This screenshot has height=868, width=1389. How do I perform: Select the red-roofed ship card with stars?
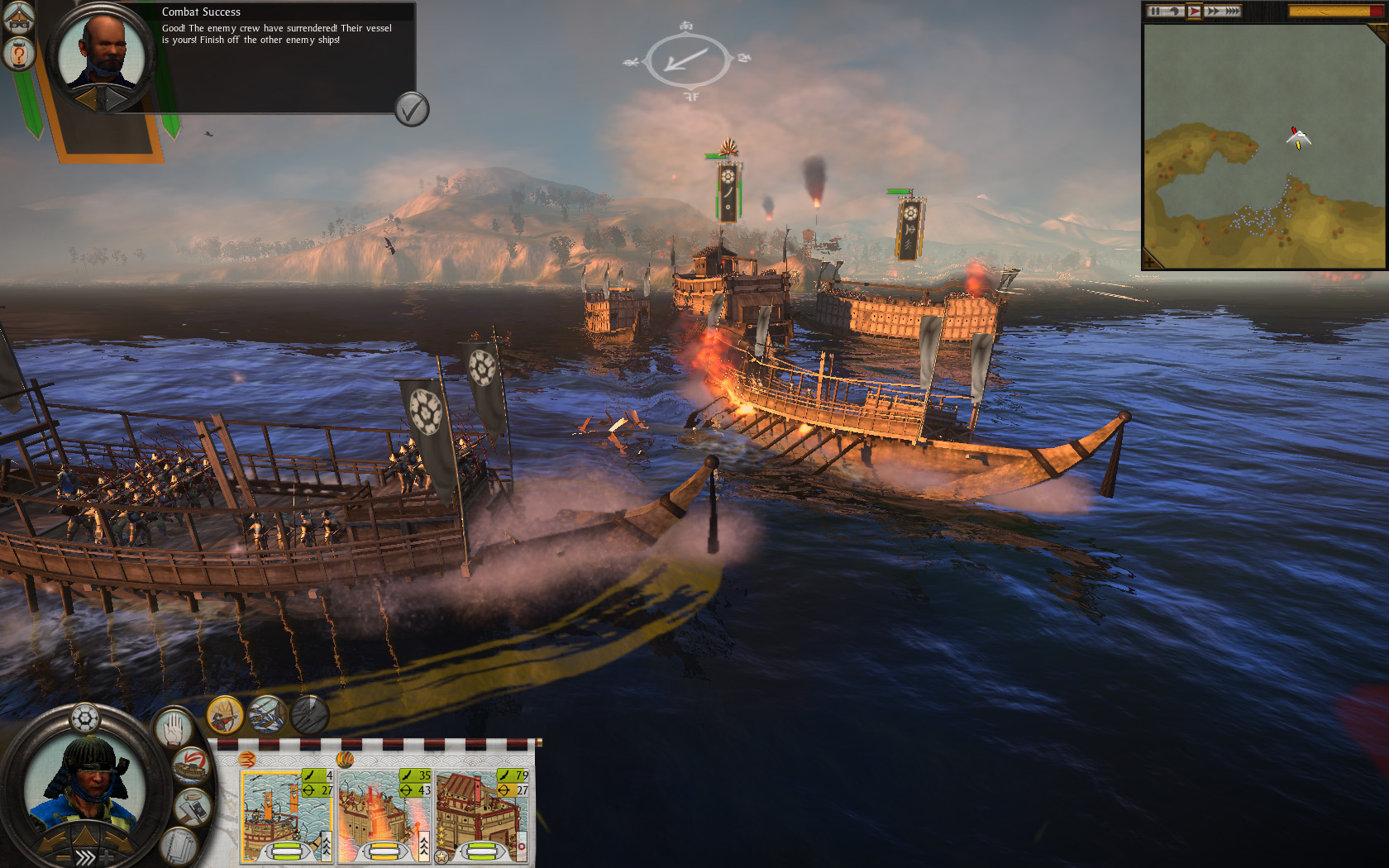point(482,815)
